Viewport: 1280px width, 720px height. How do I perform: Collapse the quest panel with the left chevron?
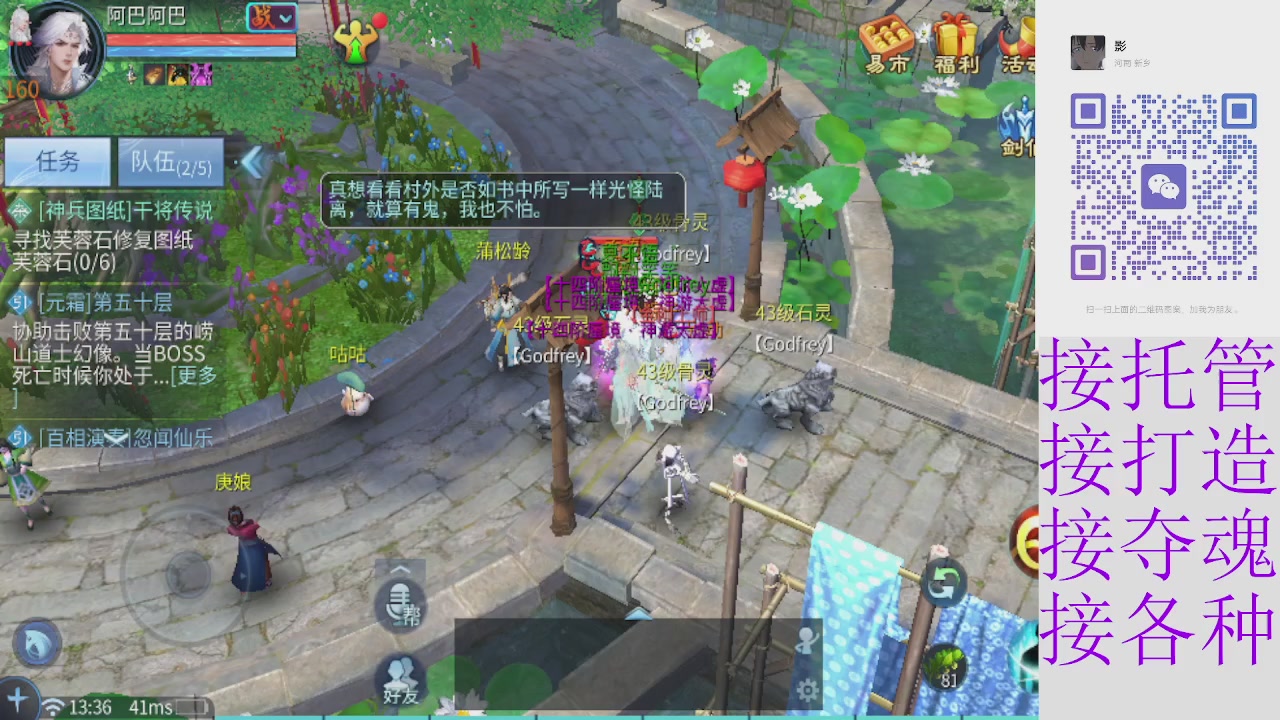(x=253, y=165)
